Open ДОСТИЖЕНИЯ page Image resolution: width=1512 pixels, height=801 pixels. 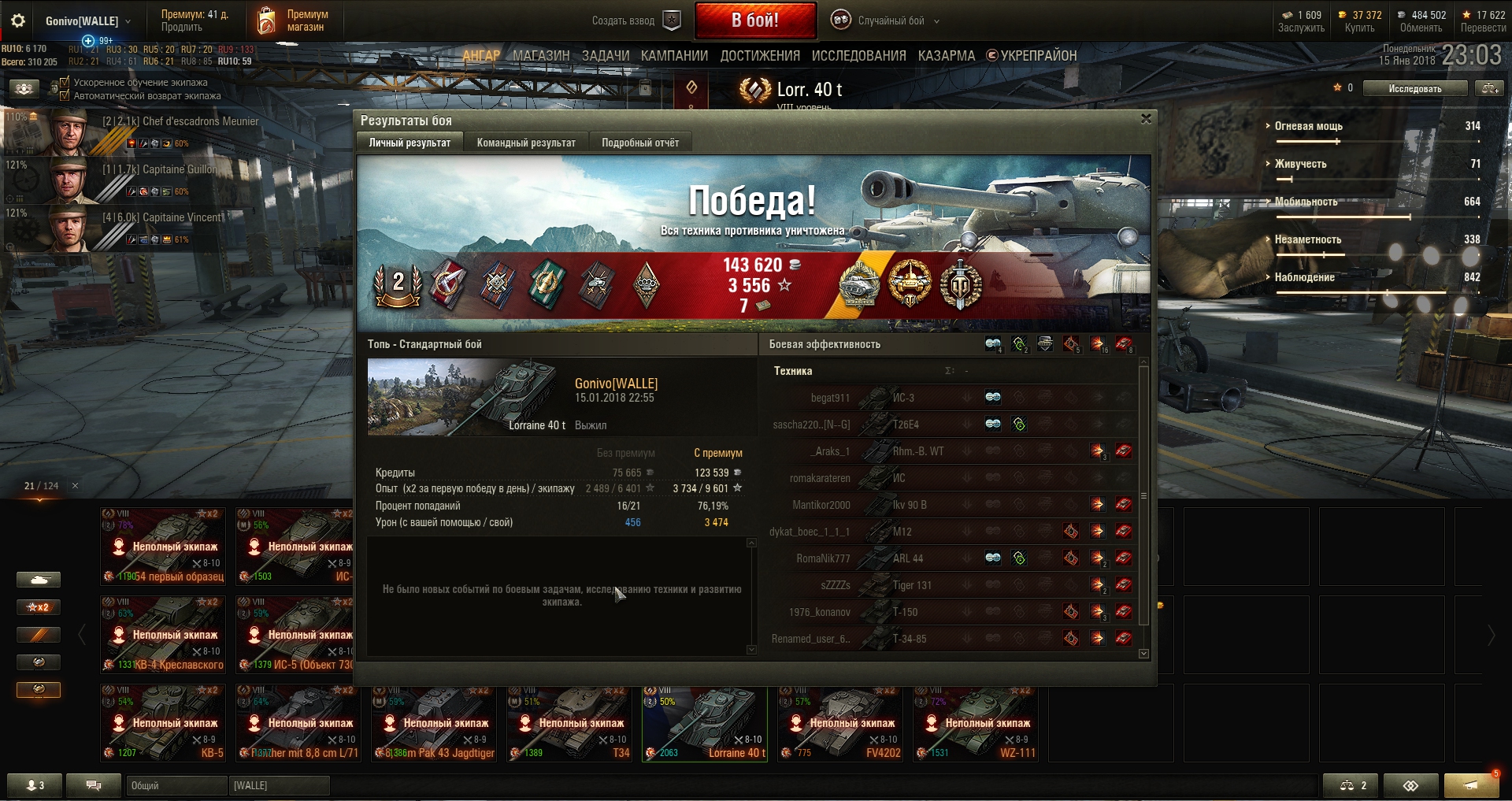[x=759, y=56]
